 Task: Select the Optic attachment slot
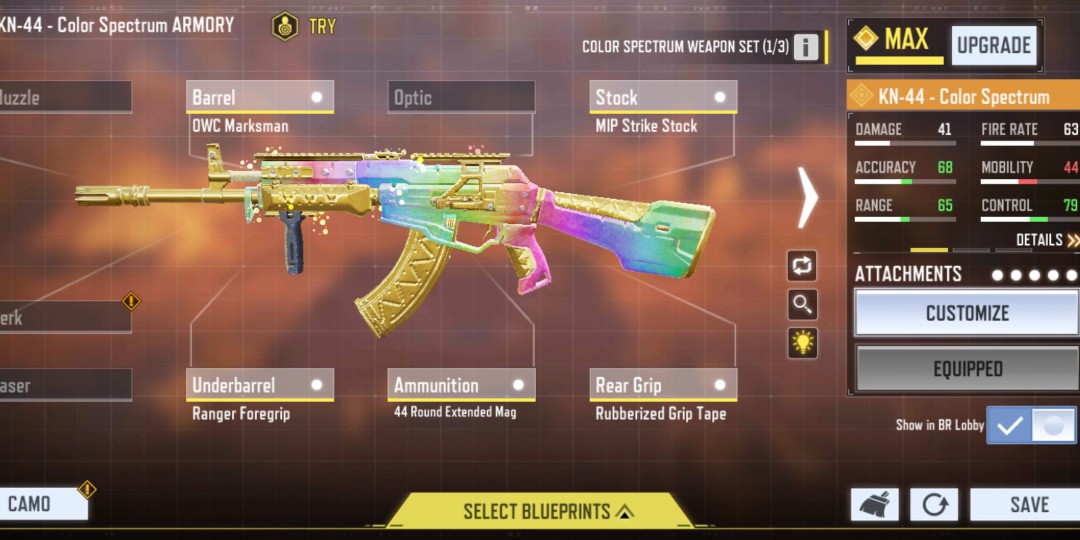coord(461,97)
